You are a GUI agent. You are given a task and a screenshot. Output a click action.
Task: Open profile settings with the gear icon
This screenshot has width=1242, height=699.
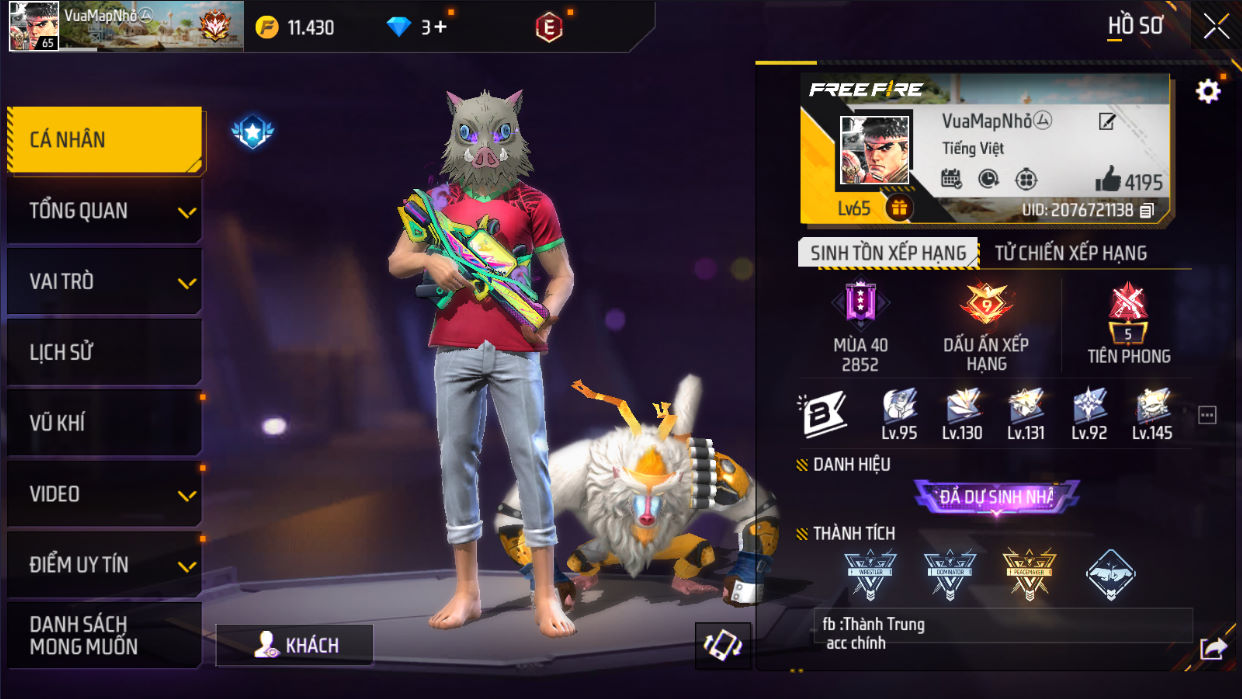[x=1208, y=92]
